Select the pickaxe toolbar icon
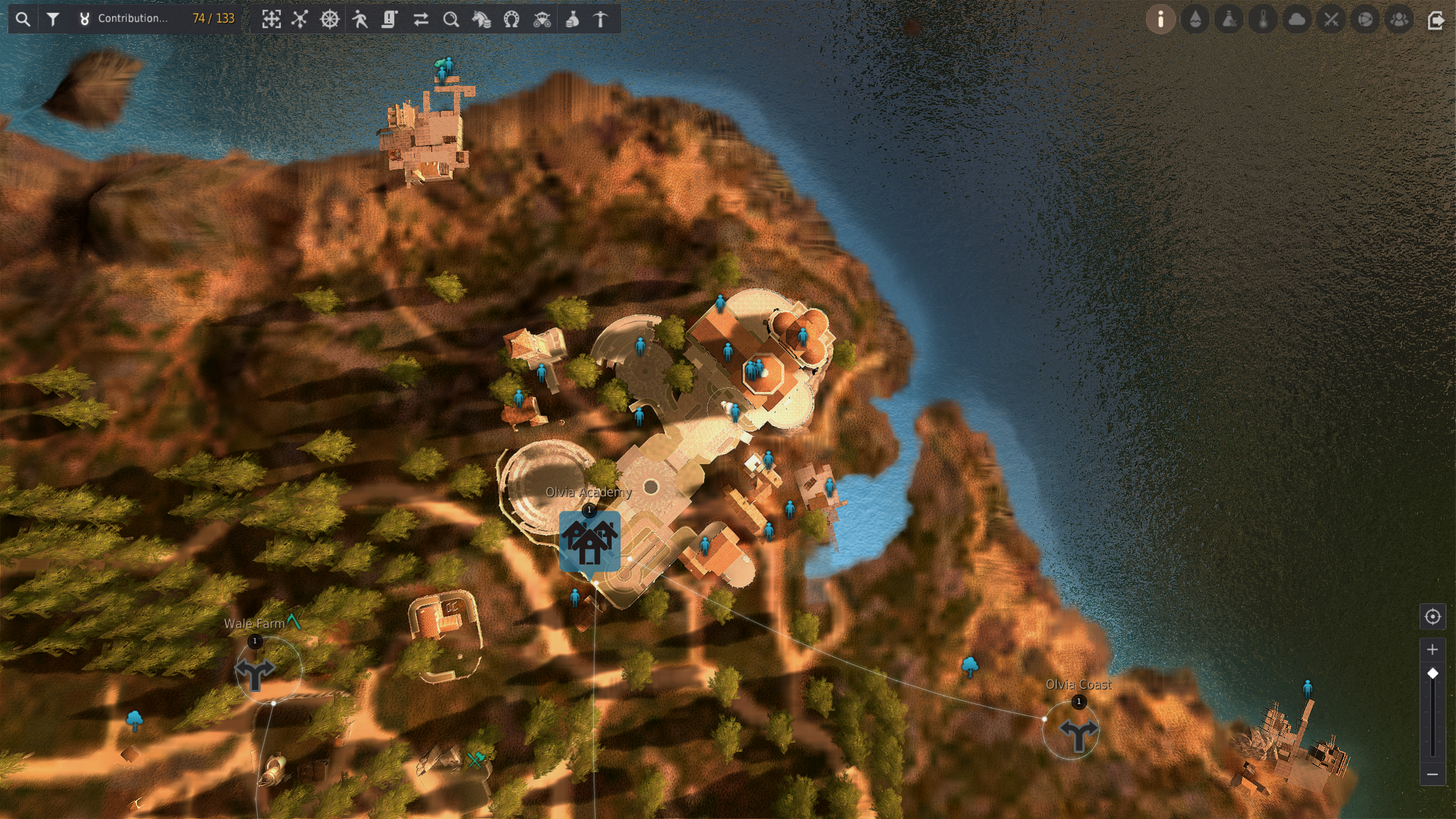The image size is (1456, 819). pos(601,19)
